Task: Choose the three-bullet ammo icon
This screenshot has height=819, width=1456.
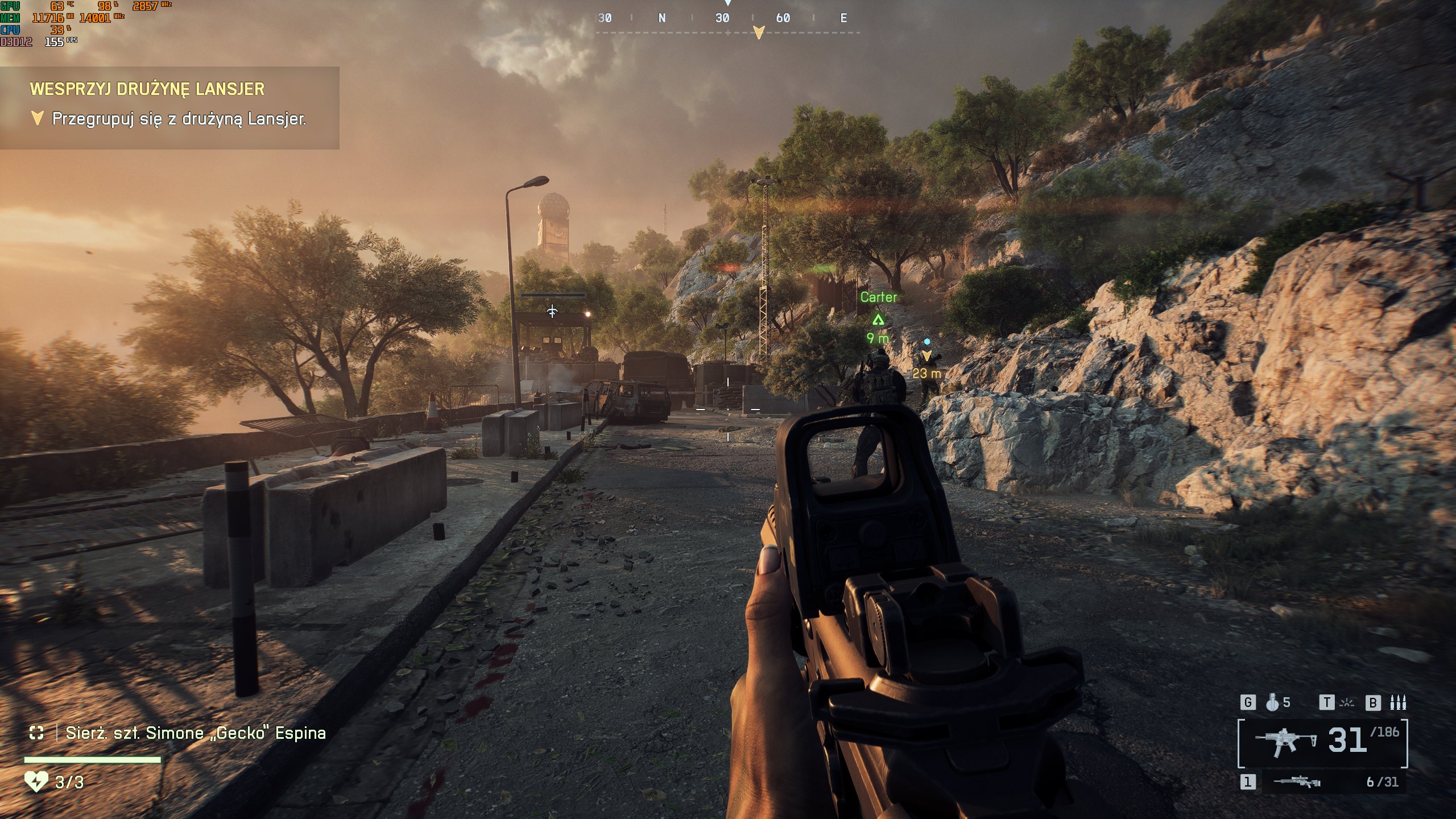Action: [1398, 703]
